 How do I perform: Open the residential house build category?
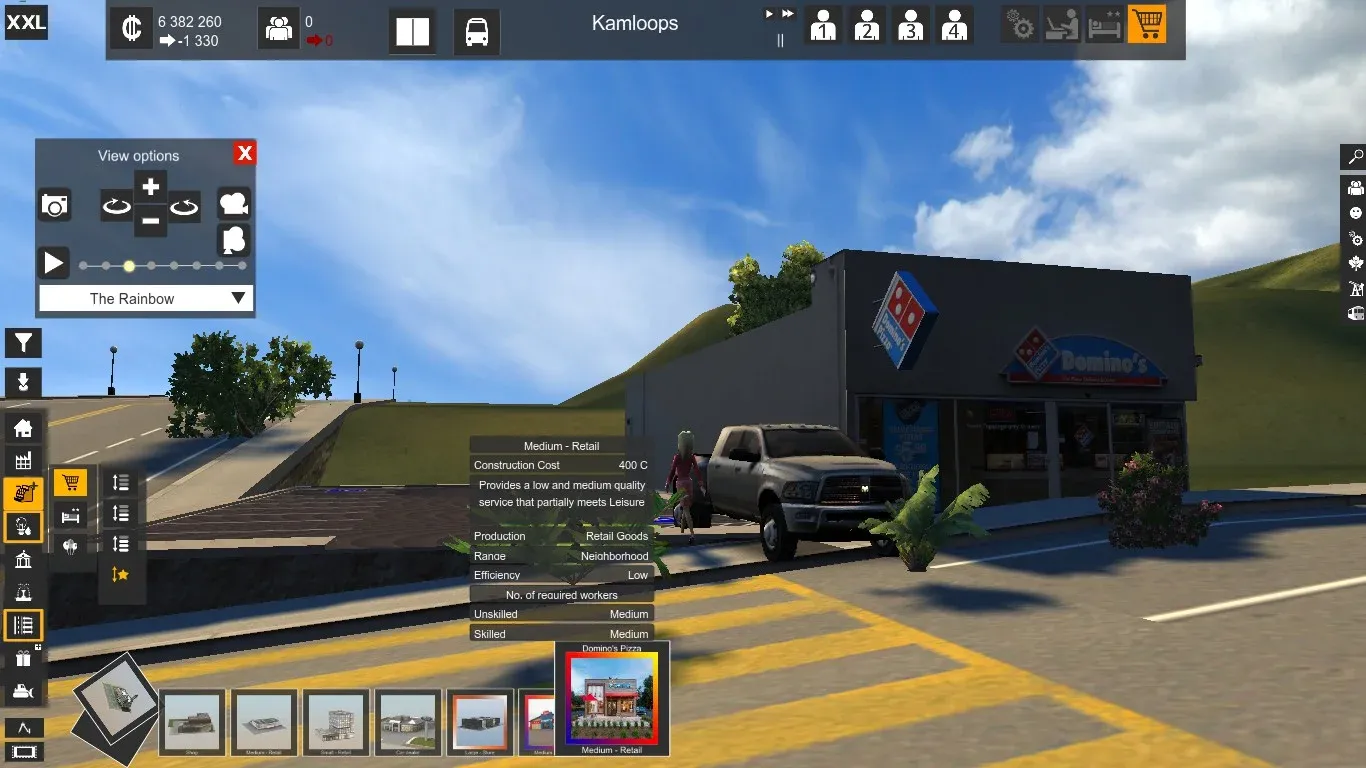tap(23, 429)
